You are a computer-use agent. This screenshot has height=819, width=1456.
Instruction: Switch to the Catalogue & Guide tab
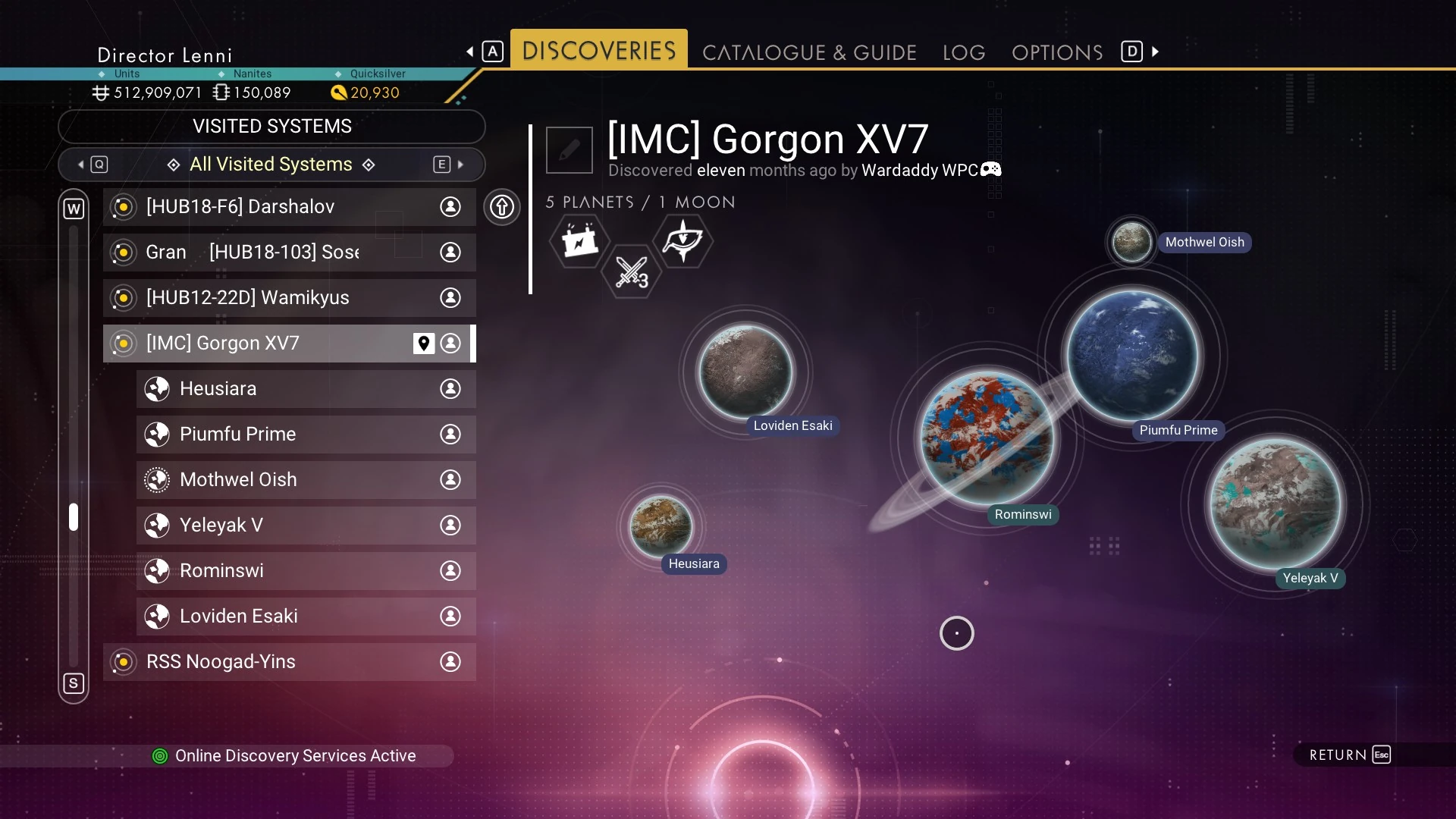pyautogui.click(x=809, y=52)
